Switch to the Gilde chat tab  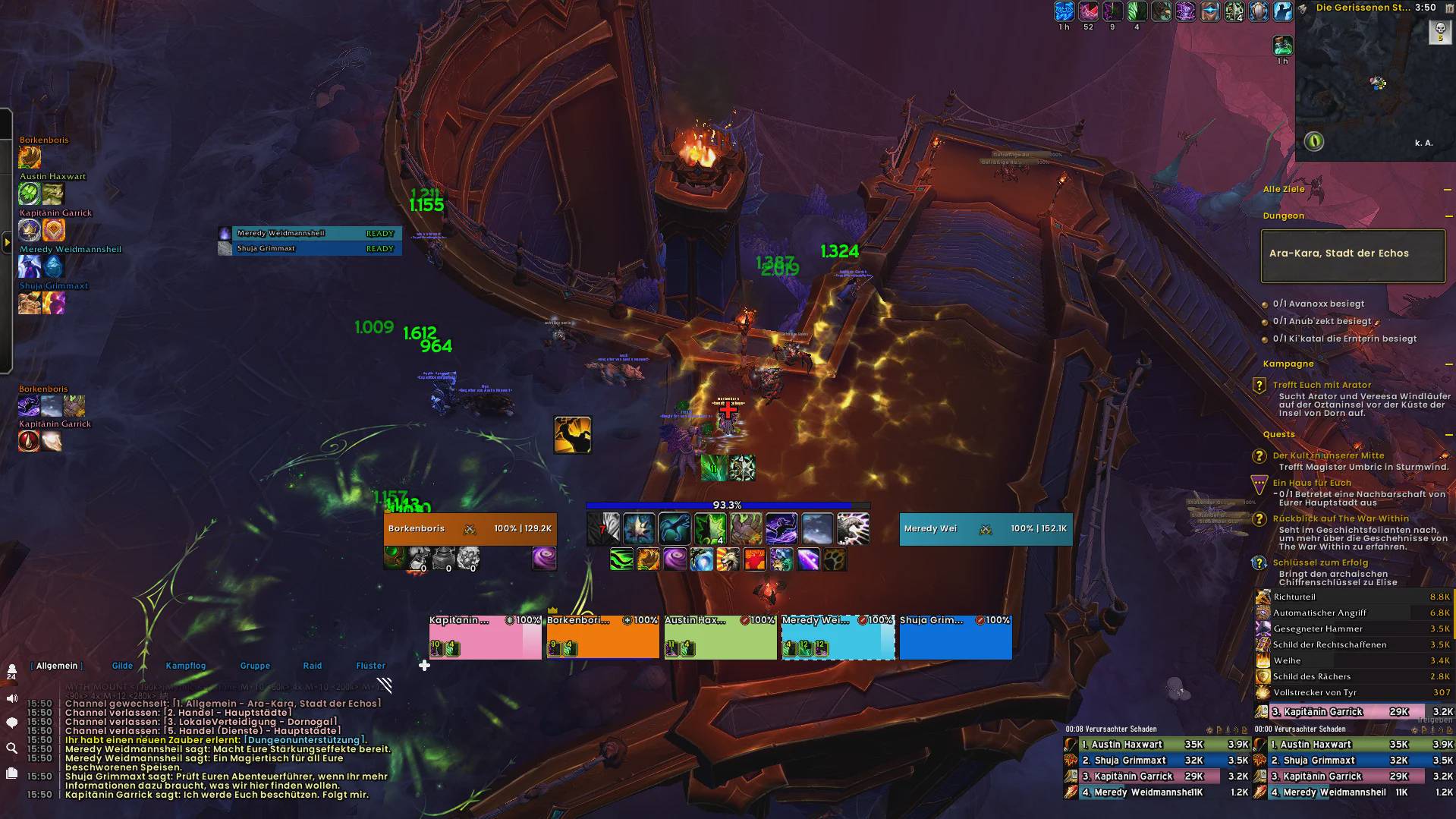coord(122,666)
